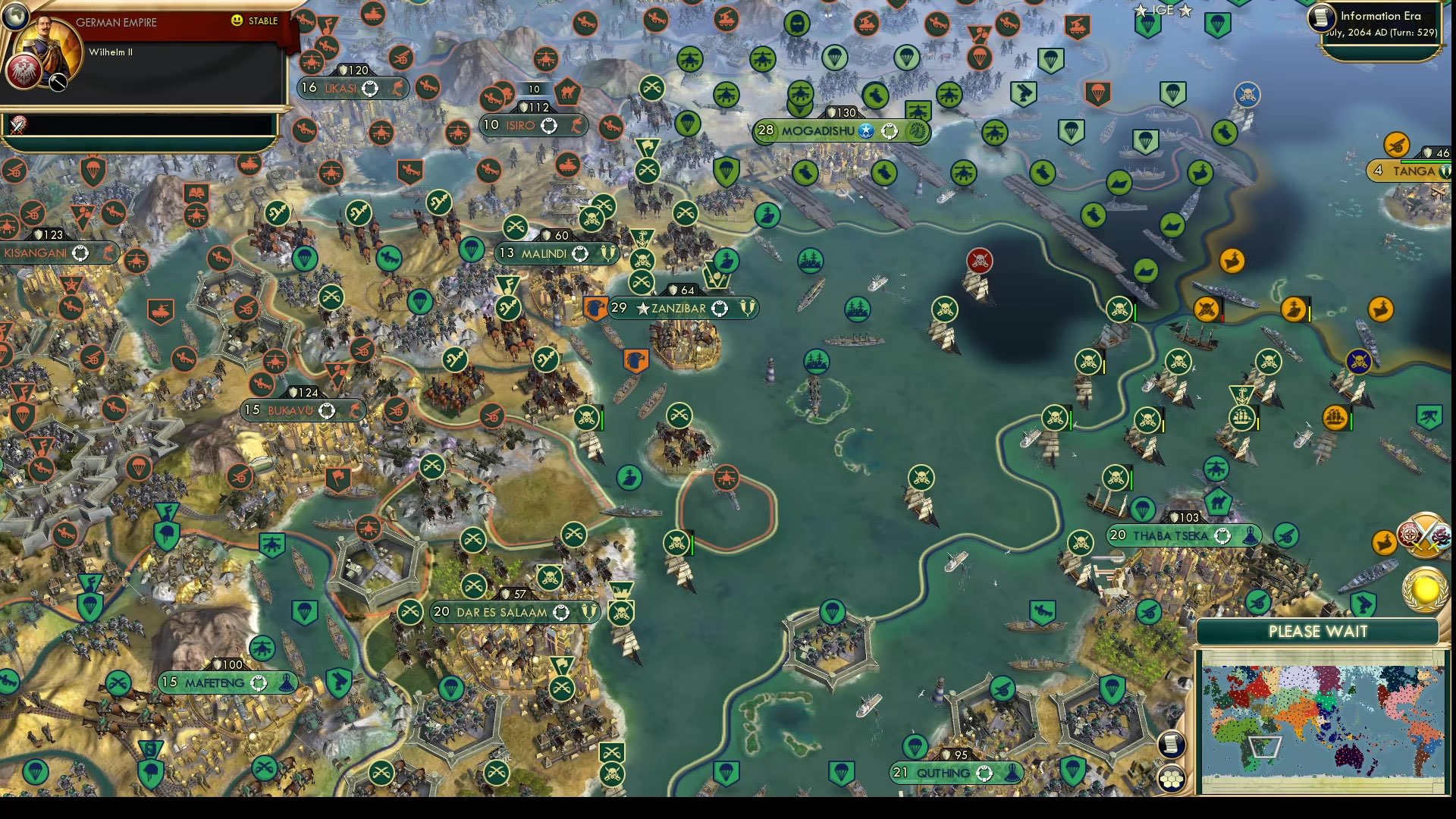Select the Quthing city banner
Viewport: 1456px width, 819px height.
click(943, 772)
